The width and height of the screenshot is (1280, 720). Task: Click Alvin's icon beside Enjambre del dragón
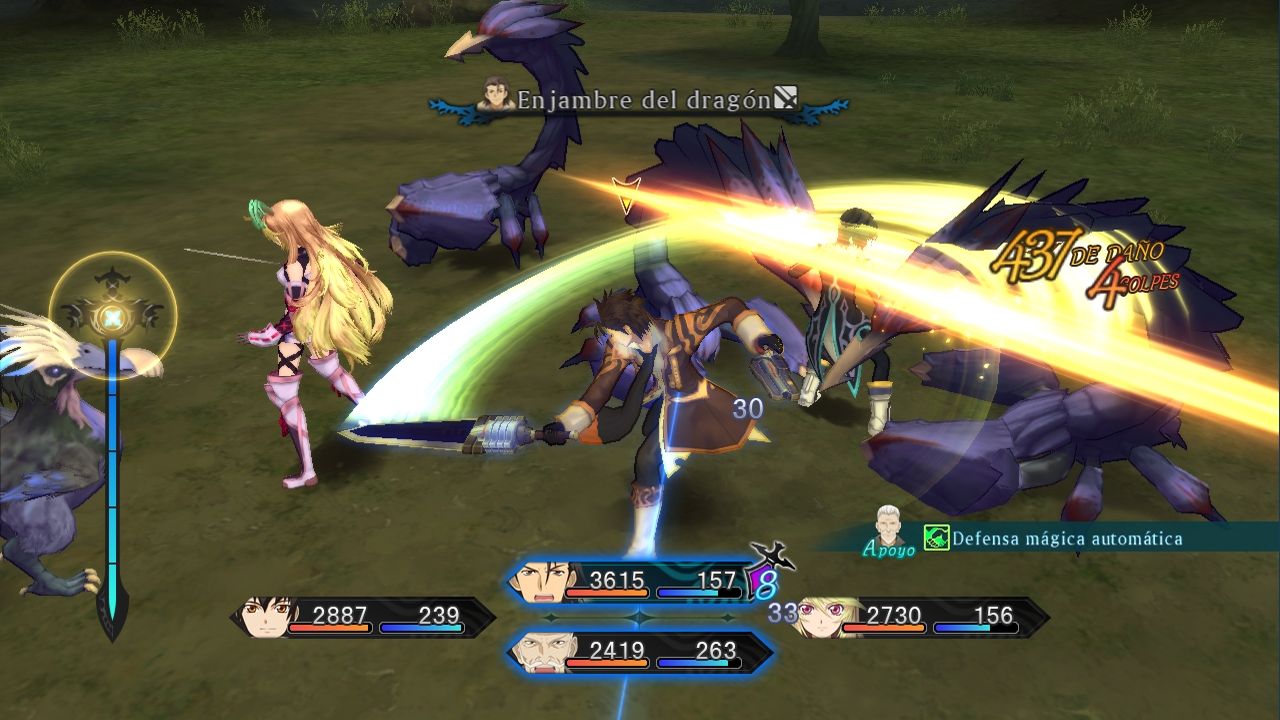[496, 96]
